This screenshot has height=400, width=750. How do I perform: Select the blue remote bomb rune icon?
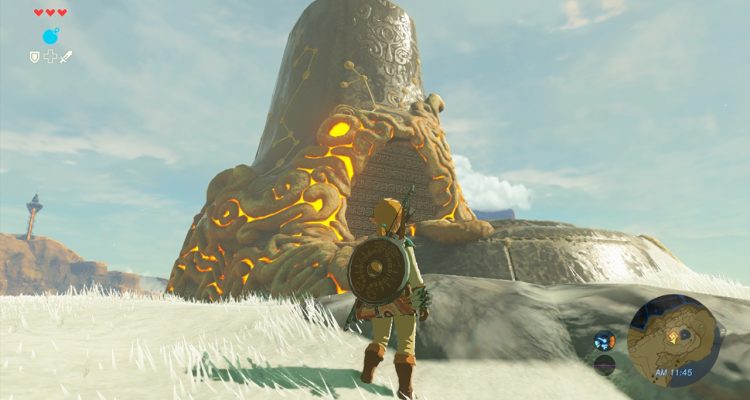pyautogui.click(x=50, y=36)
